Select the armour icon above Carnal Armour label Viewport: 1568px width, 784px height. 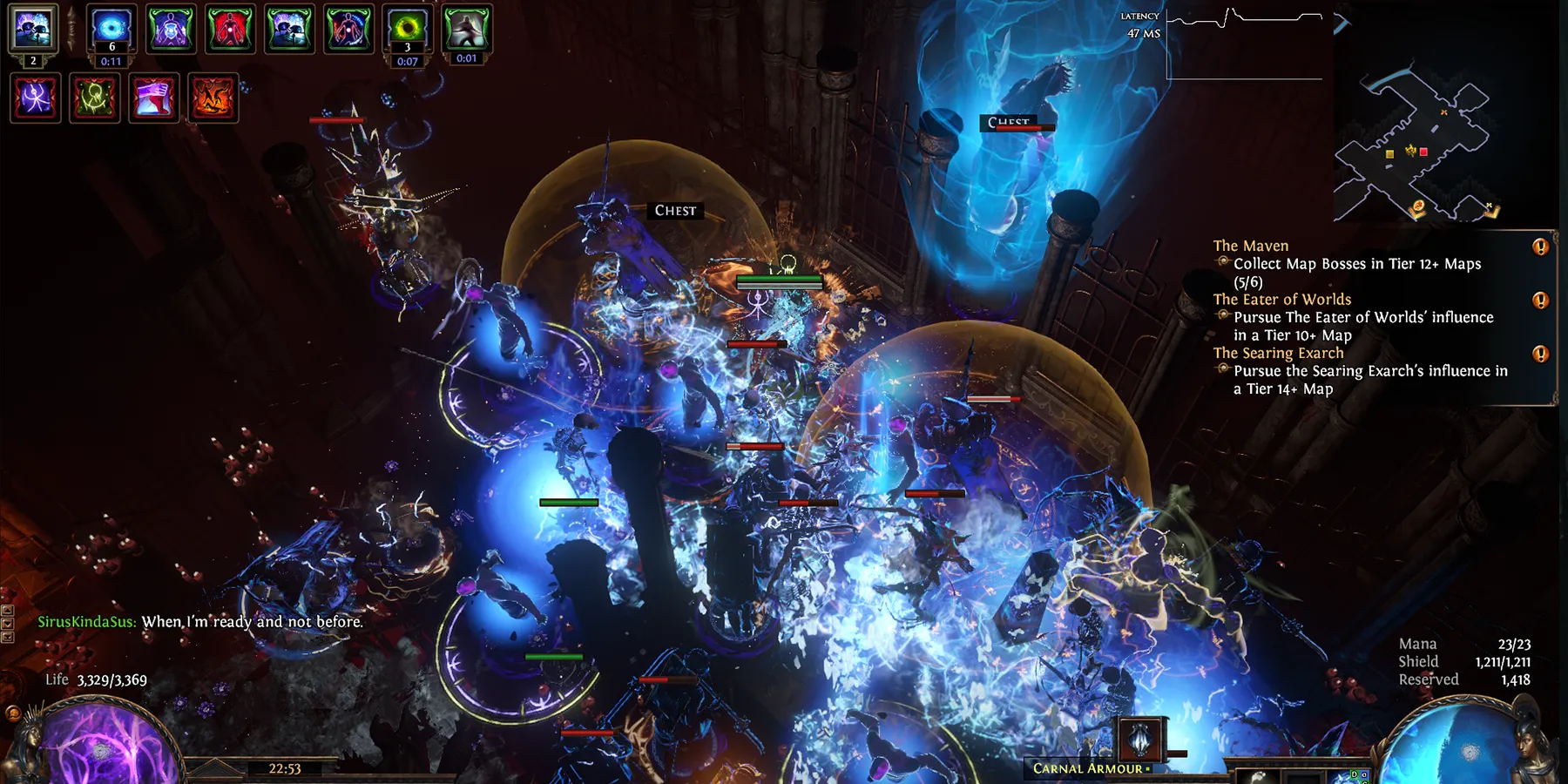[x=1140, y=739]
